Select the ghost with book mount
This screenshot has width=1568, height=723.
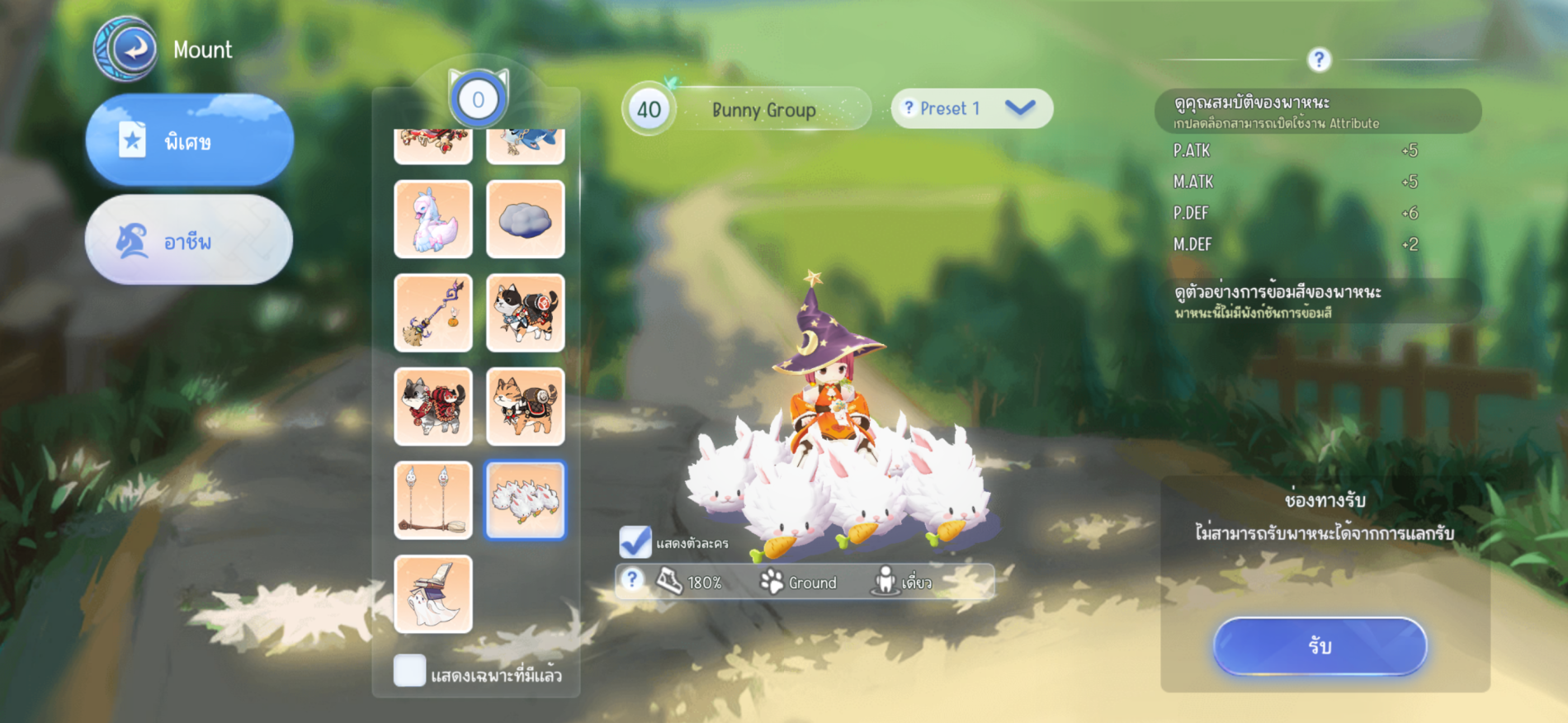coord(433,594)
